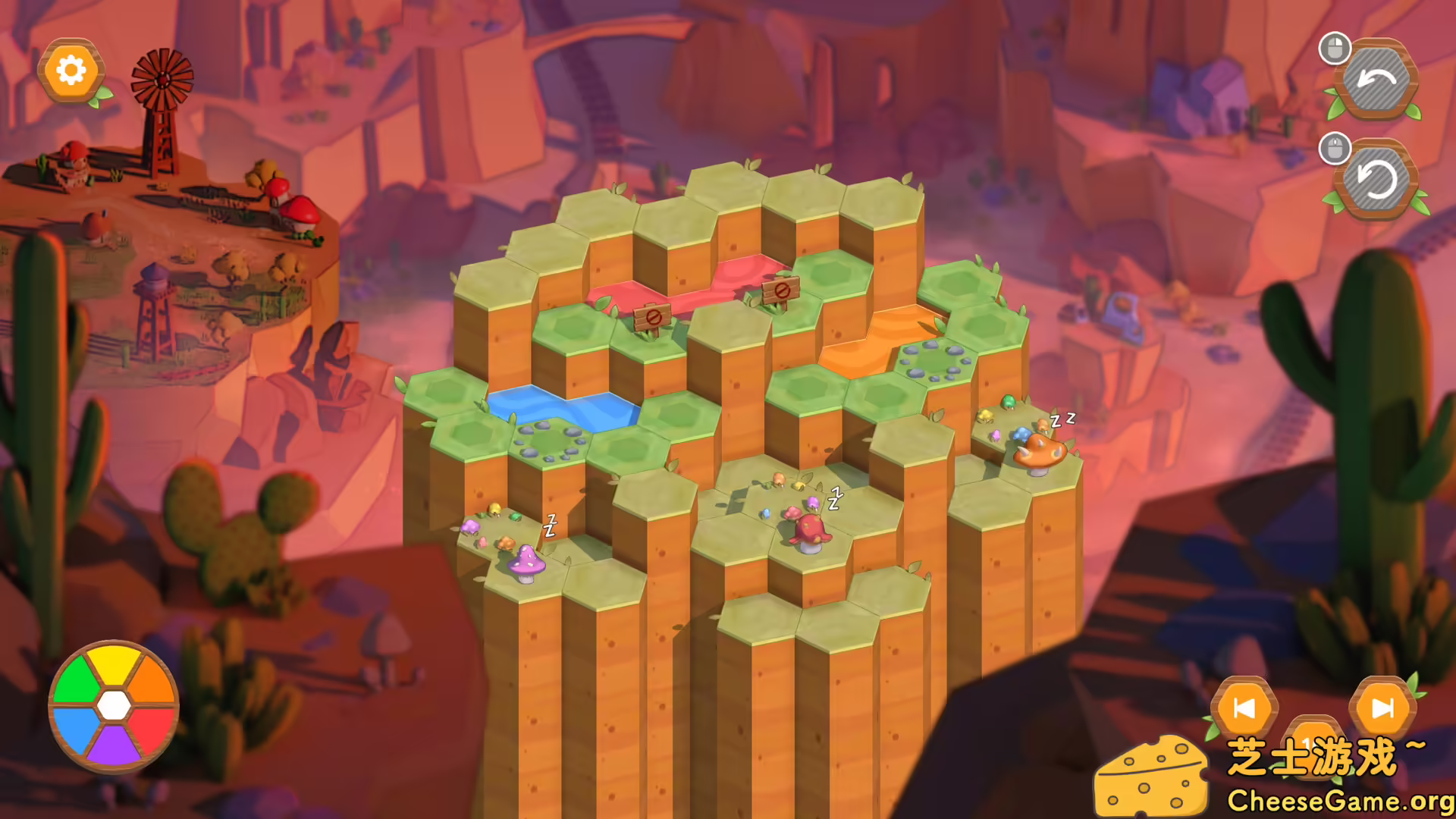
Task: Pick red from the color wheel
Action: [150, 732]
